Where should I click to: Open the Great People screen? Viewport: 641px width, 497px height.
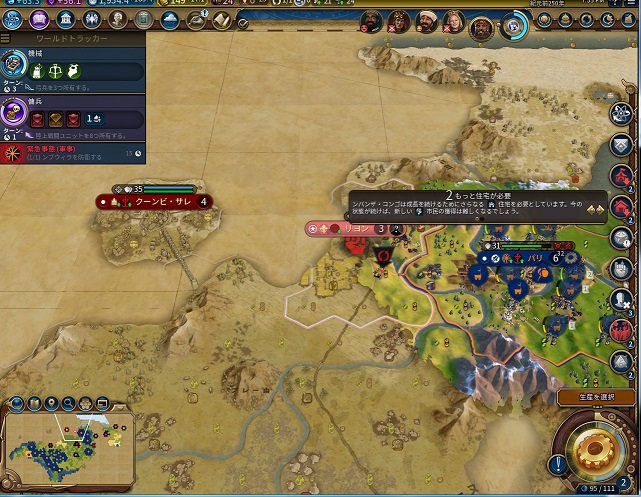coord(117,21)
